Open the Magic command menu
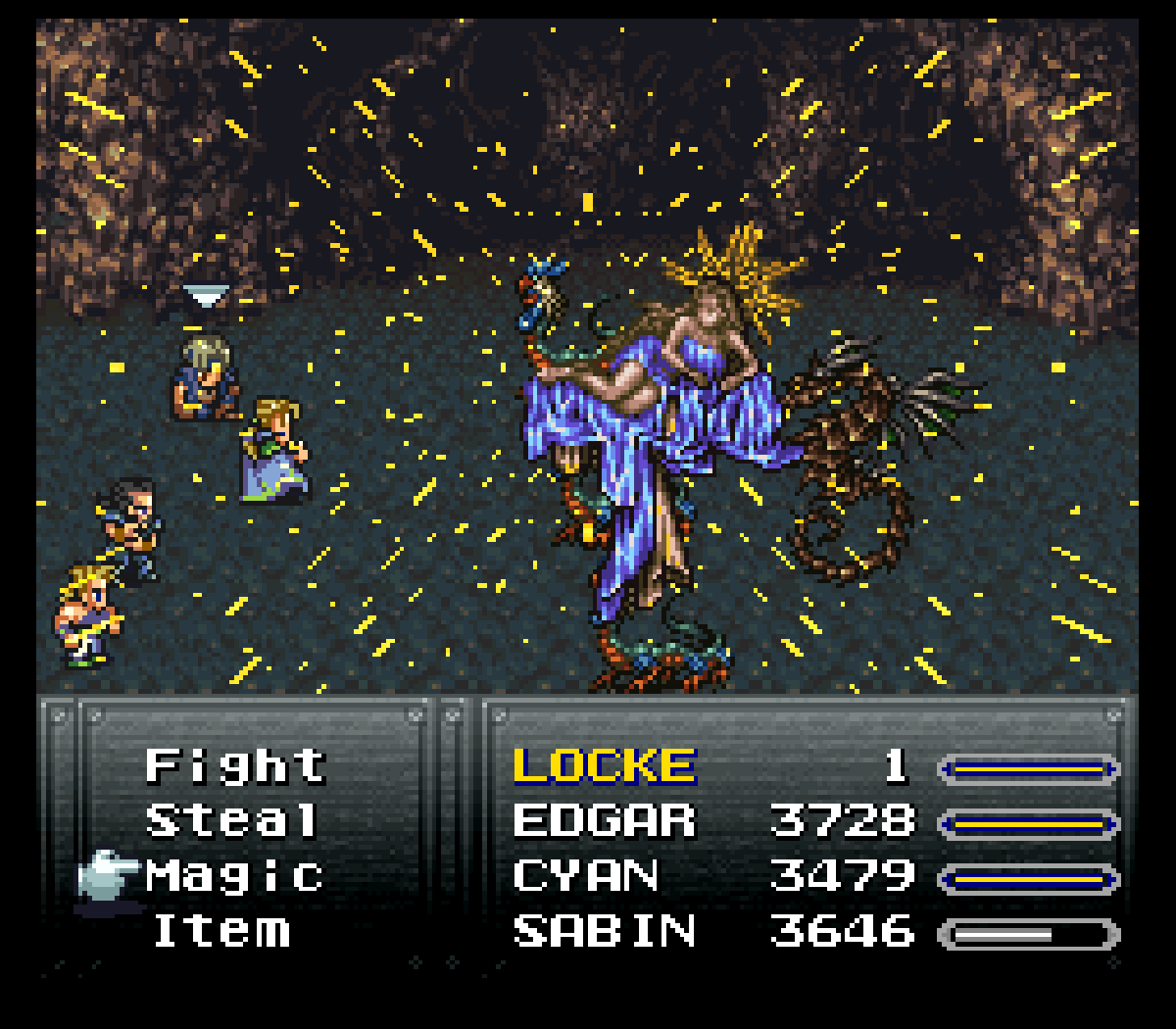 click(234, 875)
